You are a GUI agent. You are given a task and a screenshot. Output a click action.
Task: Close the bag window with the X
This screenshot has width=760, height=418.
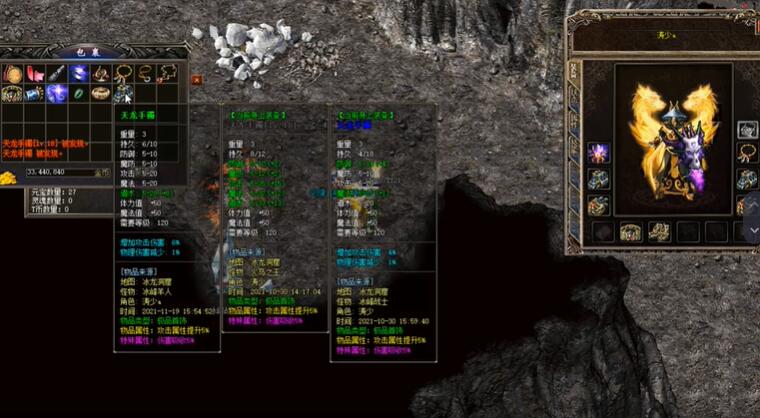click(196, 79)
